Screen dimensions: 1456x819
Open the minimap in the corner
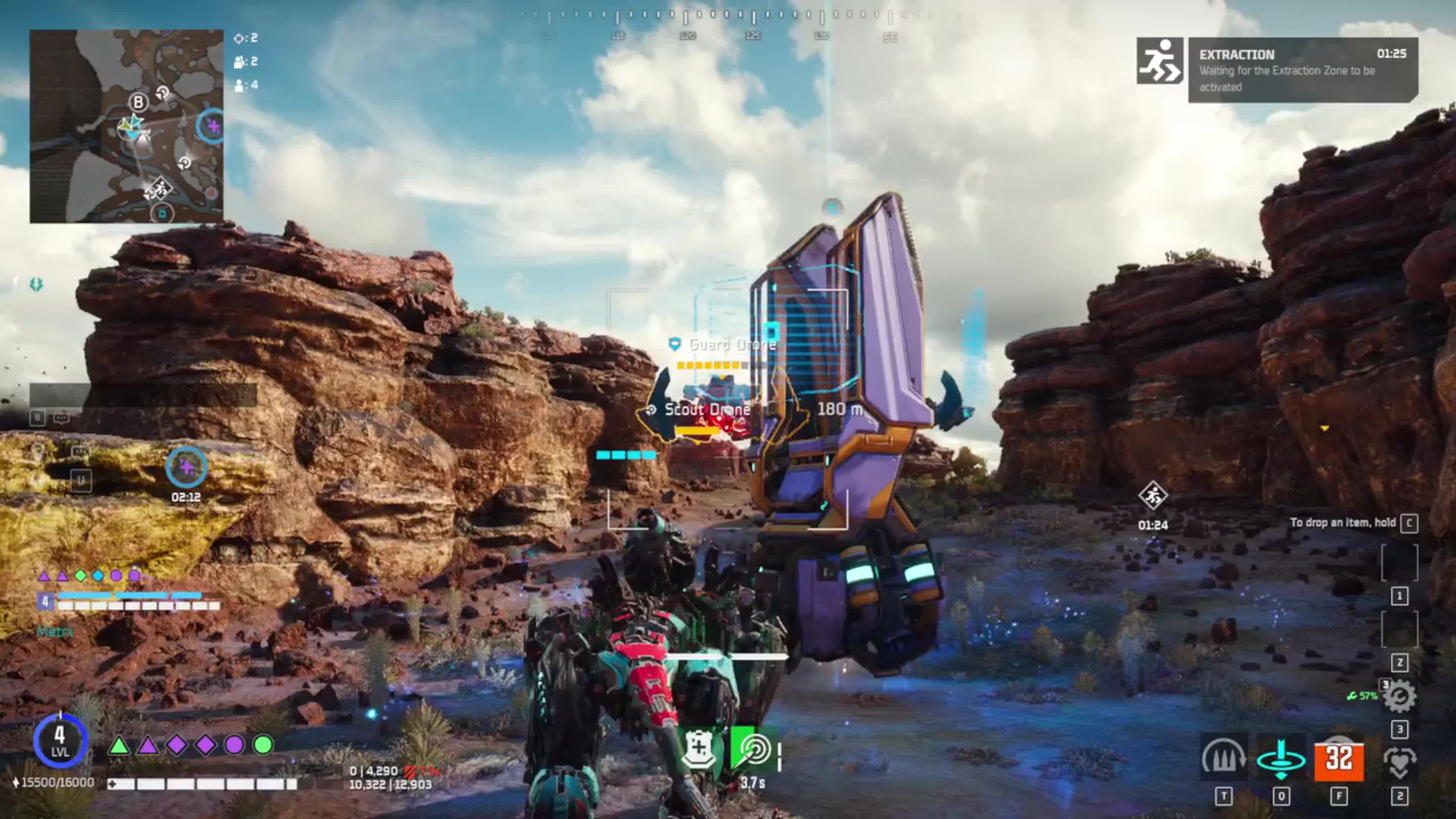click(126, 126)
